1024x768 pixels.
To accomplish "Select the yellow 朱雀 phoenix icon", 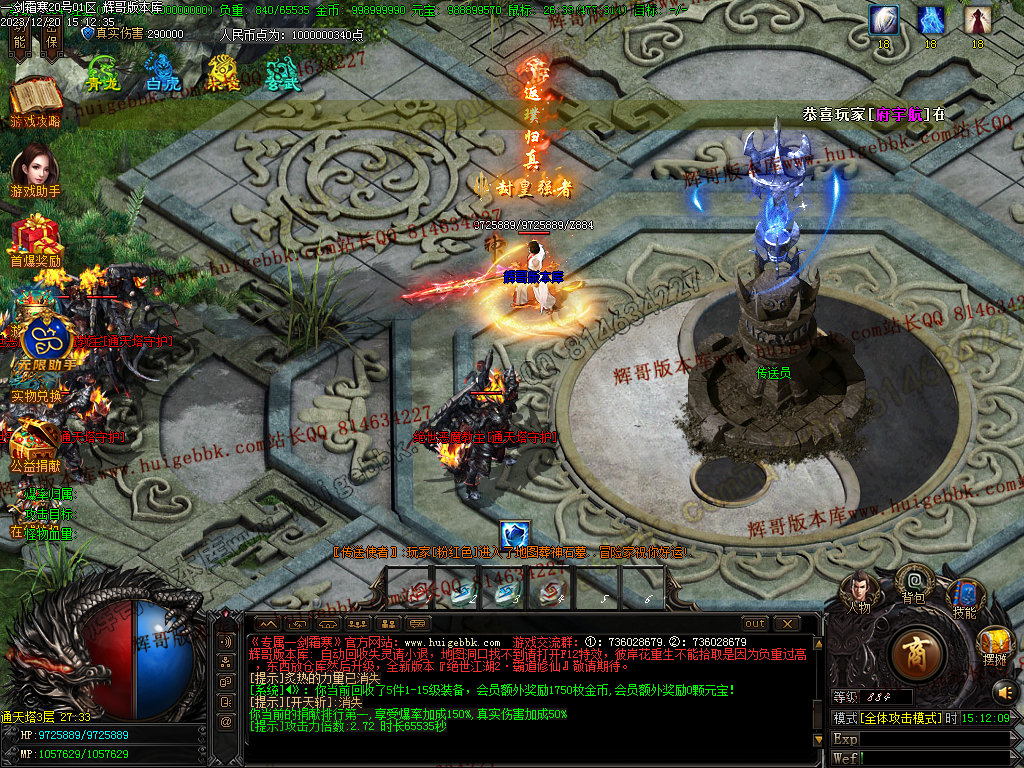I will coord(222,70).
